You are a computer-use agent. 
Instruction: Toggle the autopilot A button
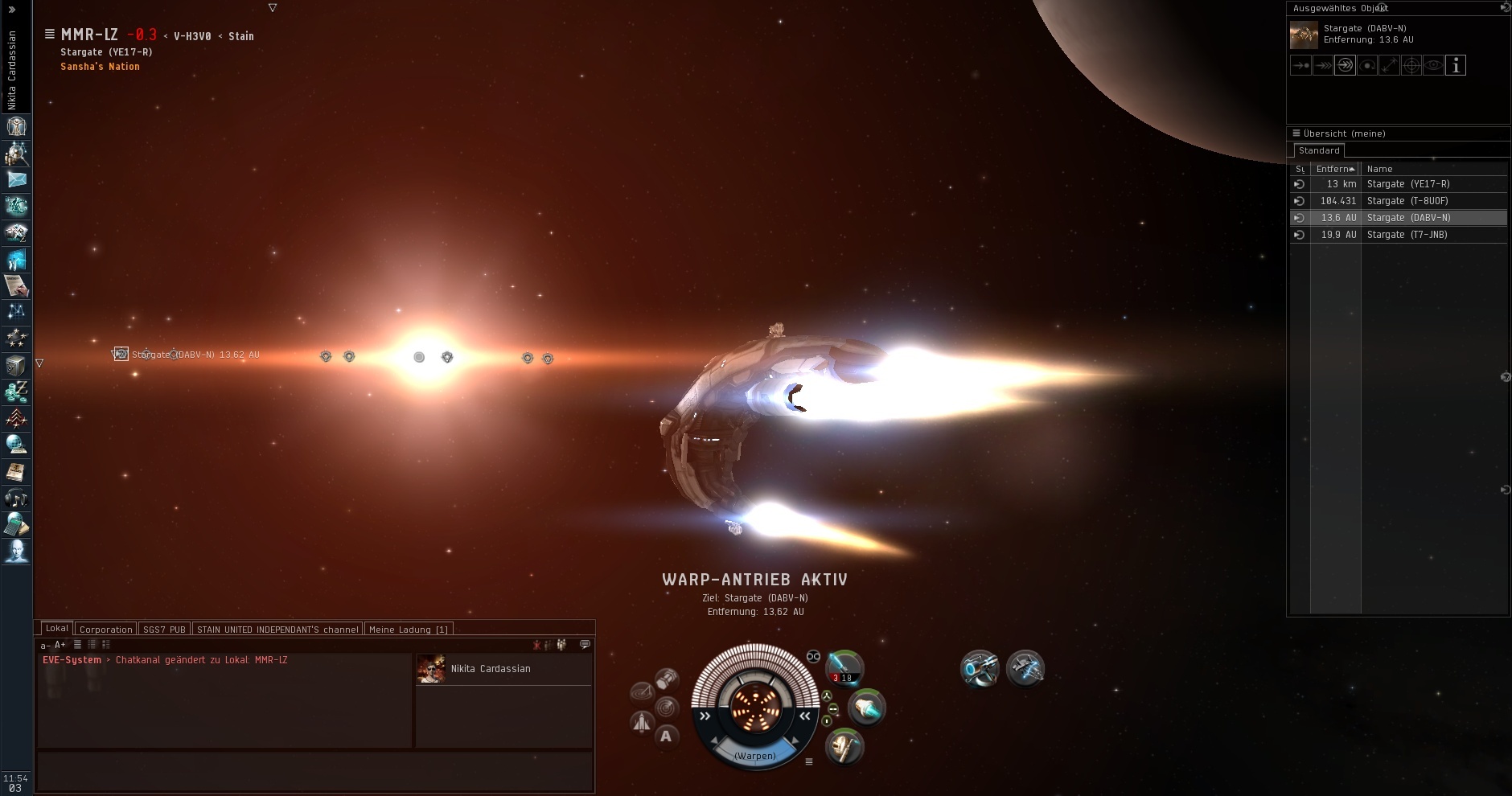pos(666,736)
